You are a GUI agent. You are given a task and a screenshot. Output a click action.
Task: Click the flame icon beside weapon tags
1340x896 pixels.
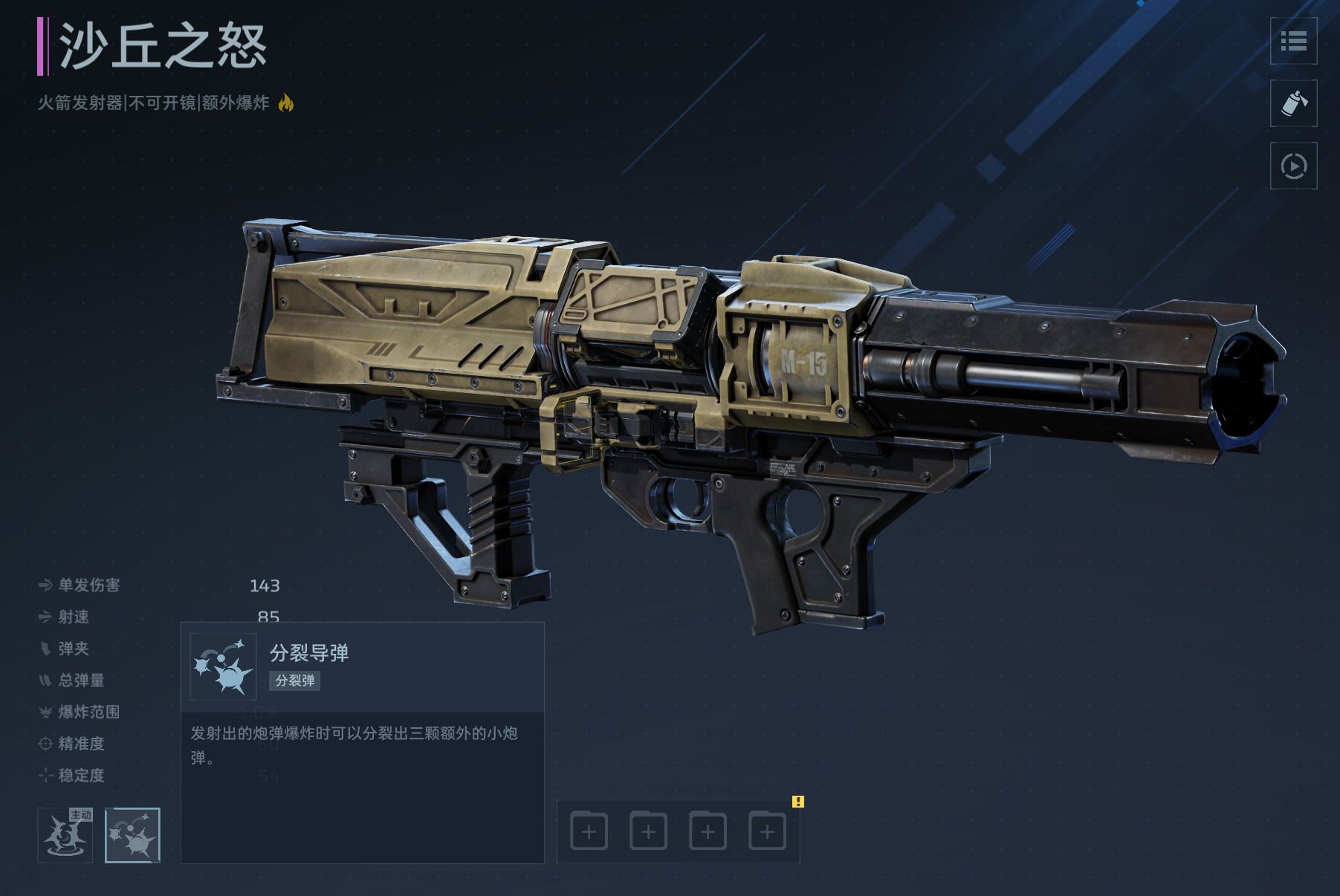286,103
